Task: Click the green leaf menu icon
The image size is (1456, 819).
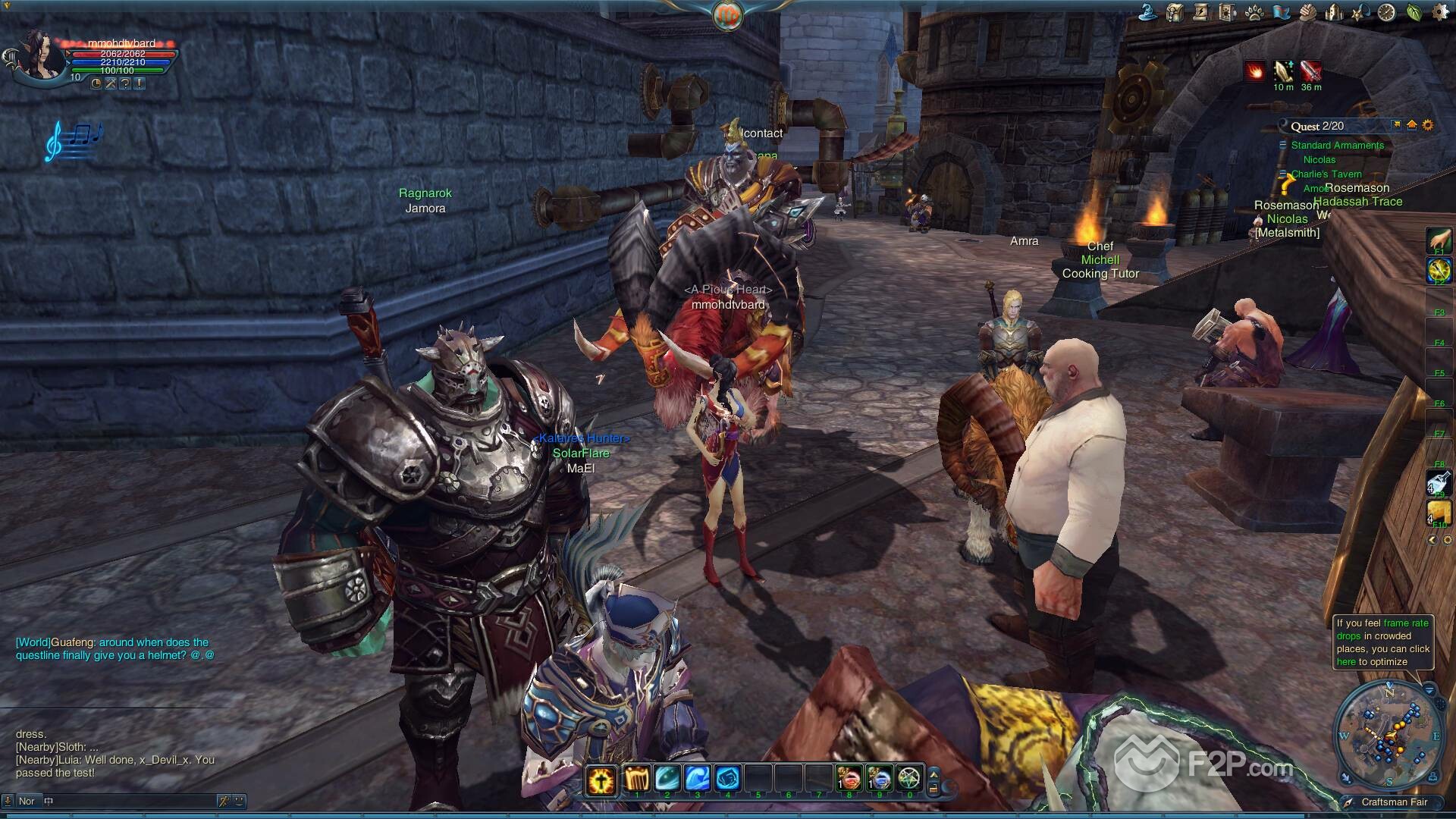Action: 1414,12
